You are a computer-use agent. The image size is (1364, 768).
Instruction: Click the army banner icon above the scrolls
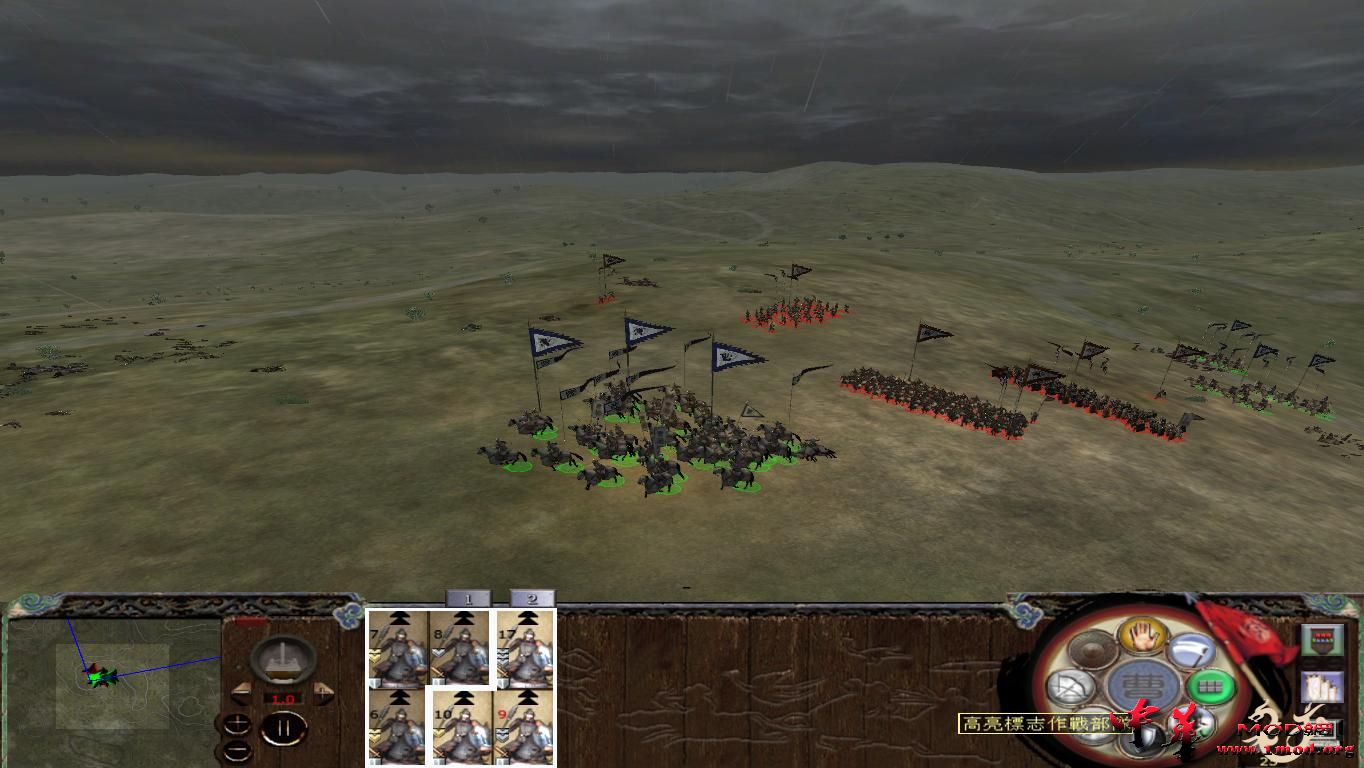coord(1323,638)
